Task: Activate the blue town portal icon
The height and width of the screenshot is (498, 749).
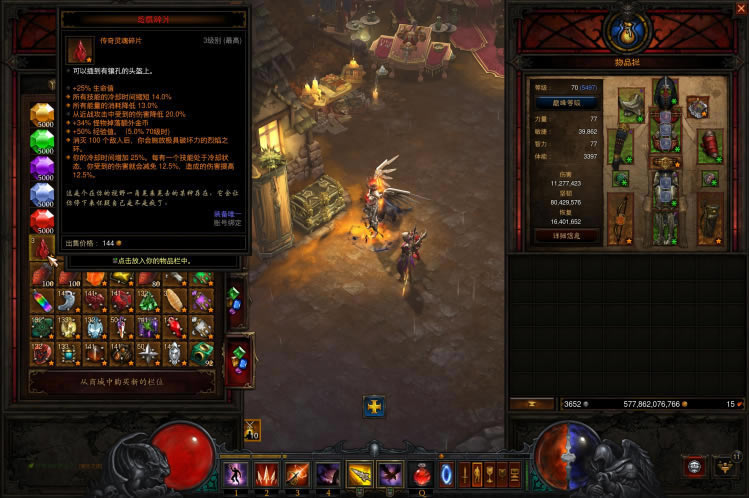Action: pyautogui.click(x=446, y=472)
